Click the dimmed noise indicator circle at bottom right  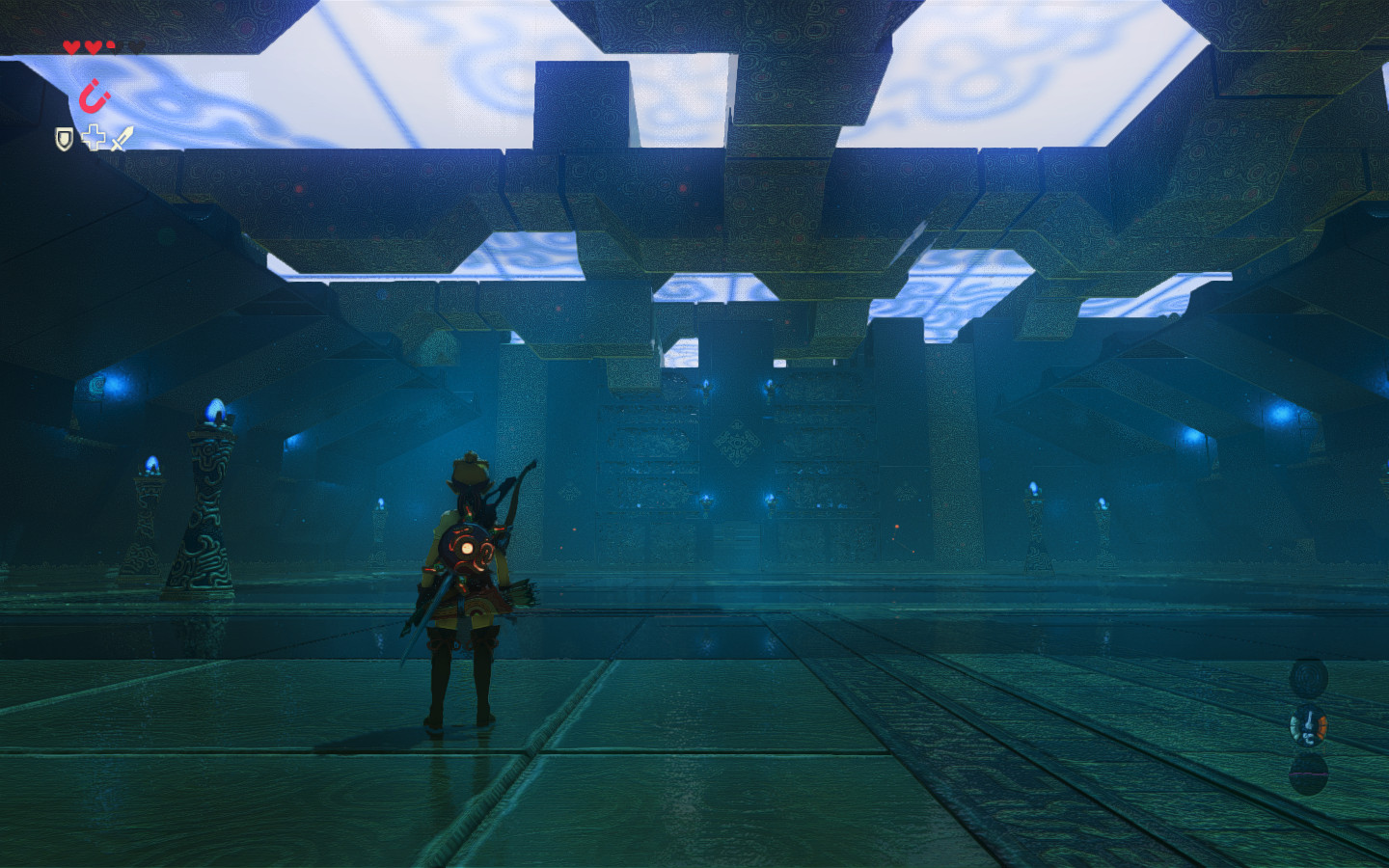coord(1309,774)
